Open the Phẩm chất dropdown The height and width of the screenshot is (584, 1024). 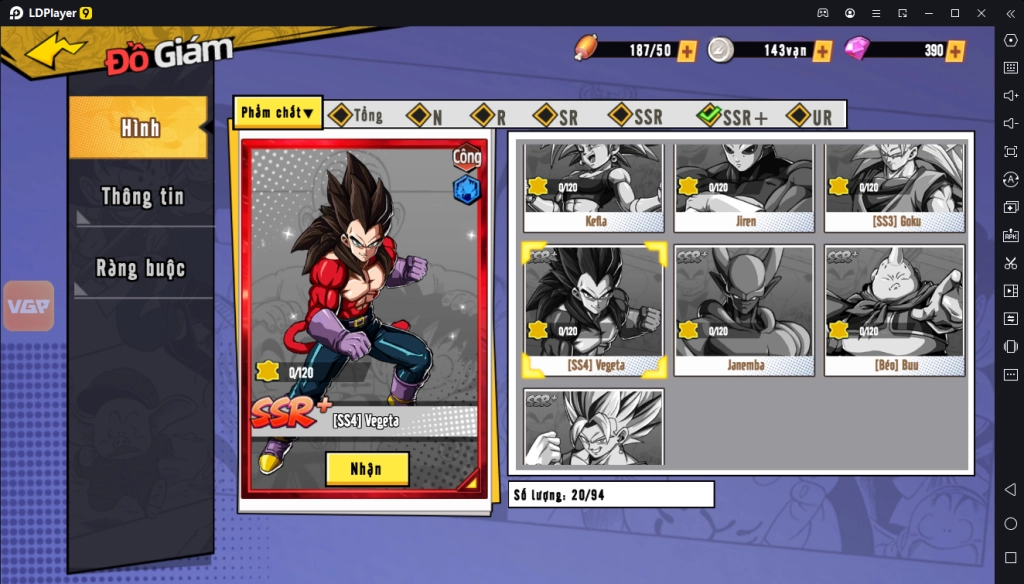[x=277, y=113]
